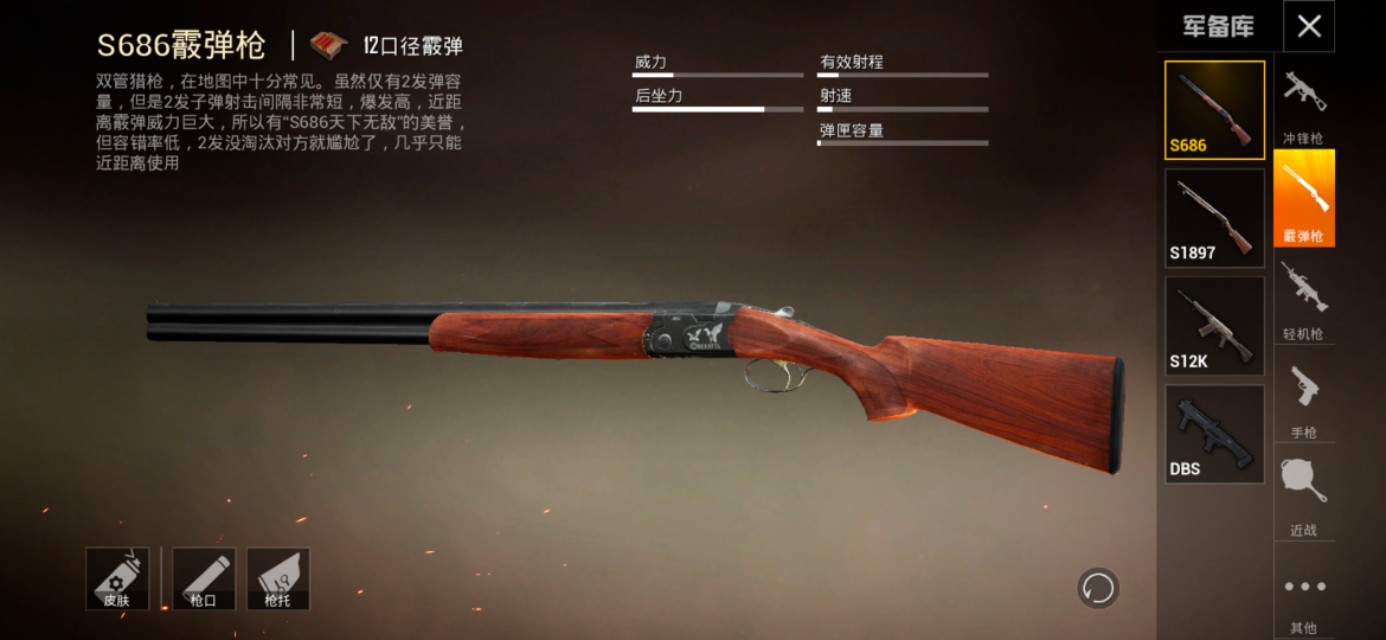The image size is (1386, 640).
Task: Pick the DBS shotgun entry
Action: 1214,434
